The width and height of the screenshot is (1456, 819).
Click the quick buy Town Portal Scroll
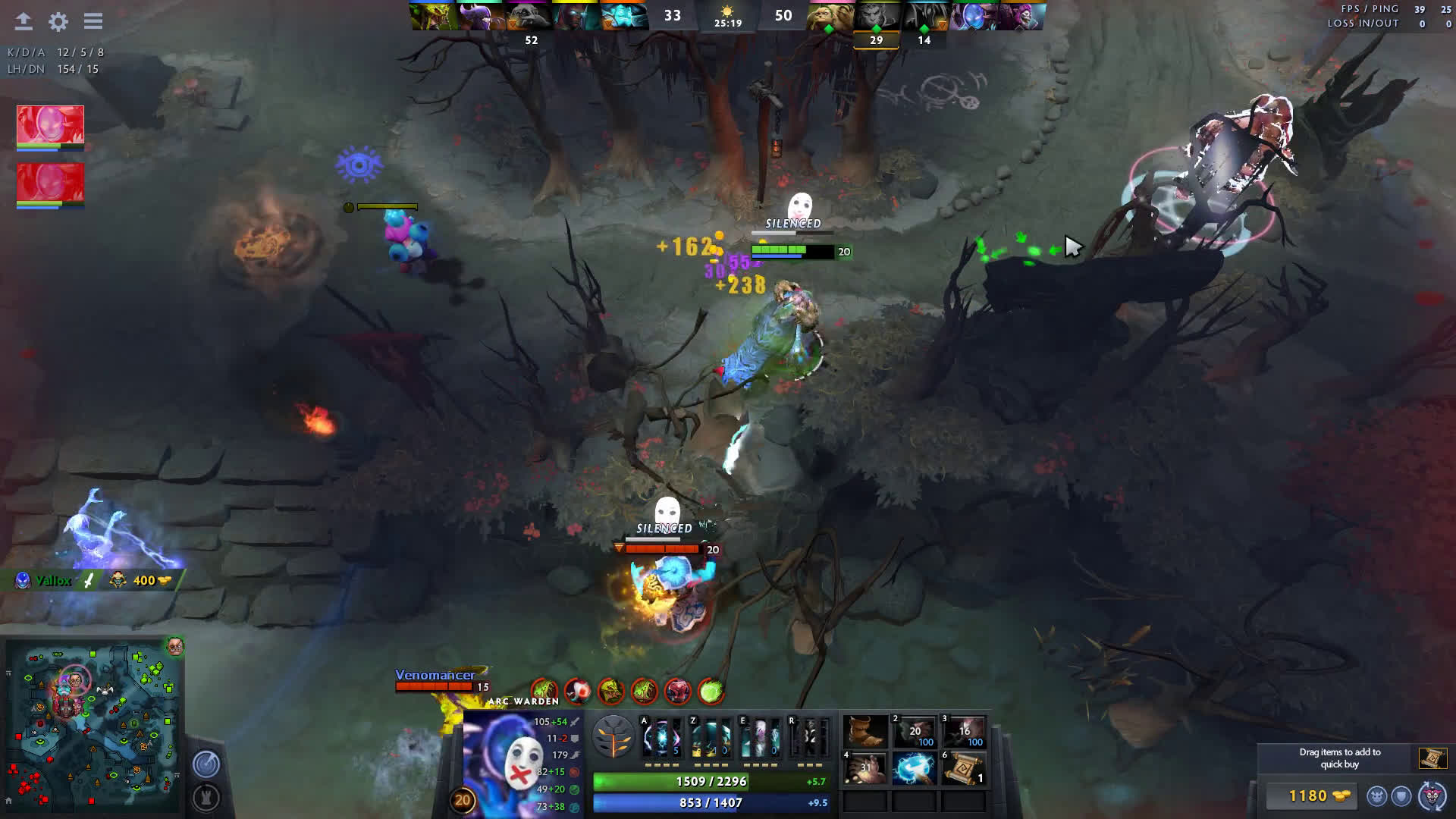pyautogui.click(x=1432, y=758)
